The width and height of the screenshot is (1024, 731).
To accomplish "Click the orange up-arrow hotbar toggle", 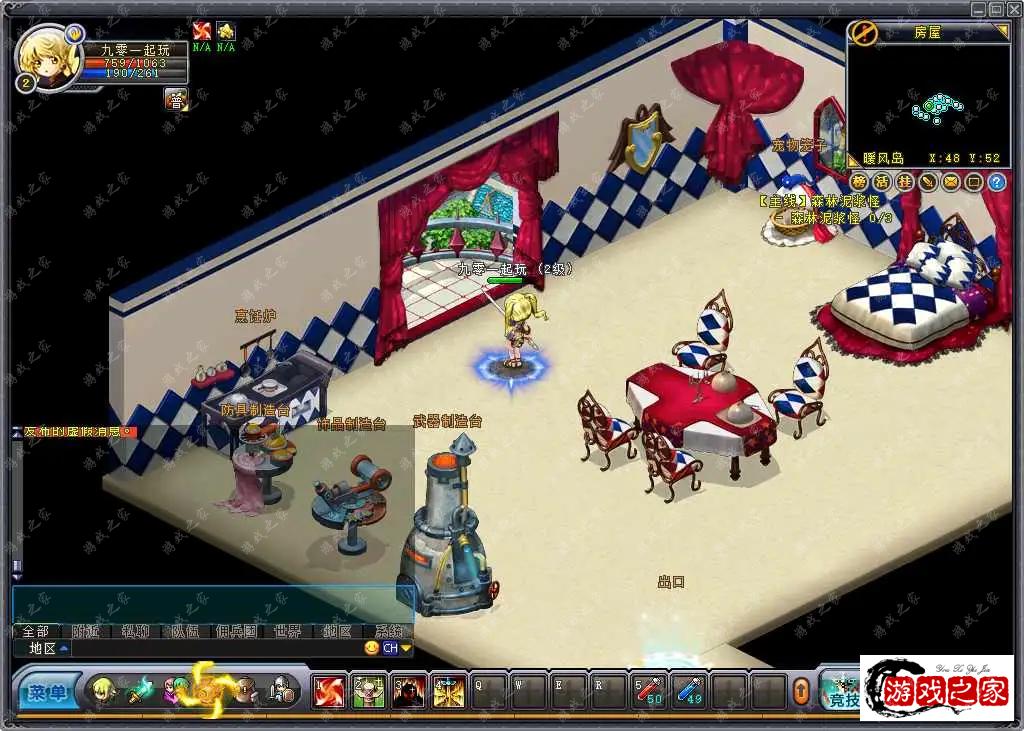I will (801, 691).
